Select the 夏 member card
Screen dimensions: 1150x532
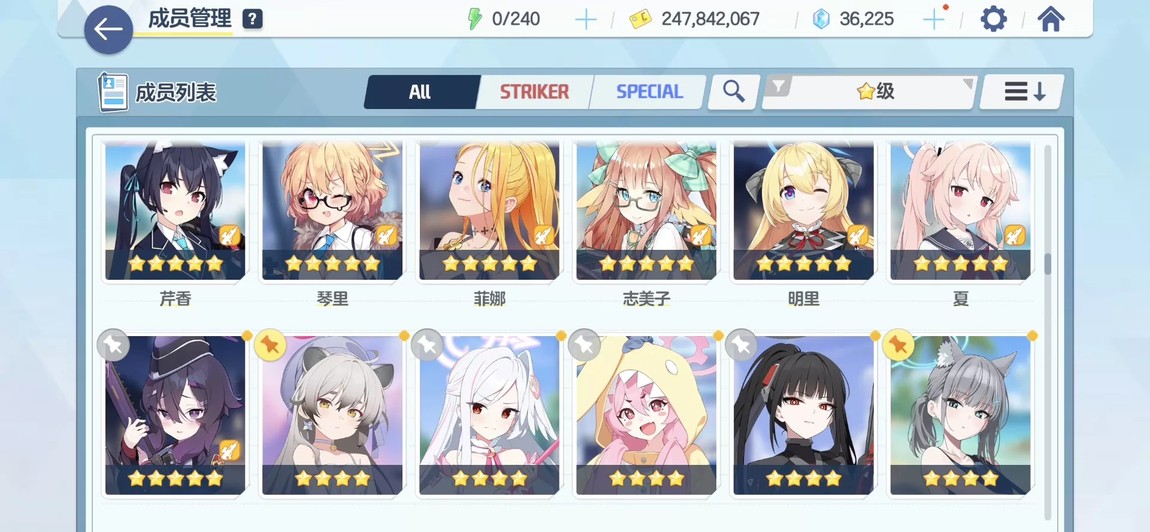tap(960, 212)
